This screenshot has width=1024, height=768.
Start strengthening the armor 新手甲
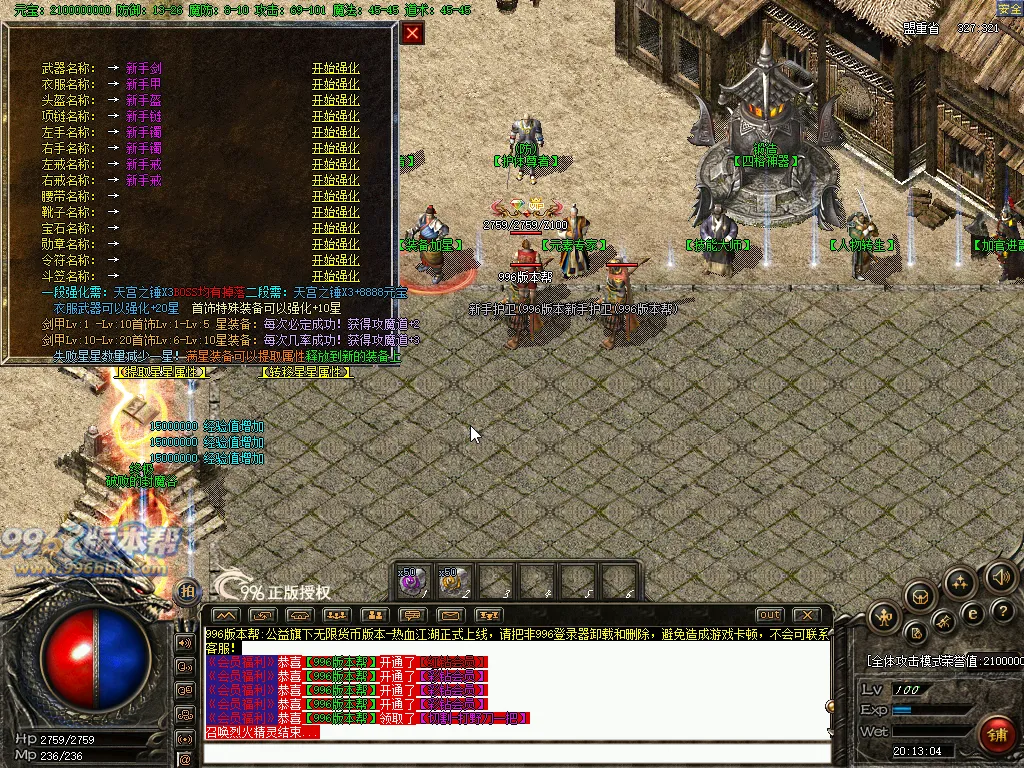coord(335,84)
